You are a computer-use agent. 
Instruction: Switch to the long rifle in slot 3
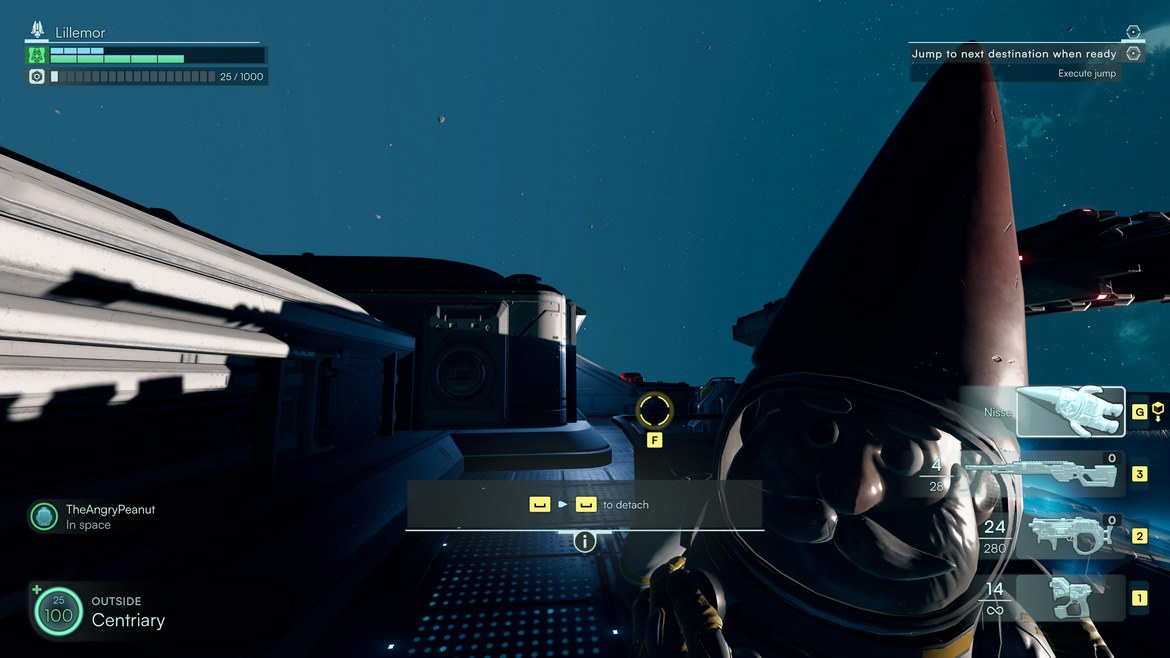1068,473
